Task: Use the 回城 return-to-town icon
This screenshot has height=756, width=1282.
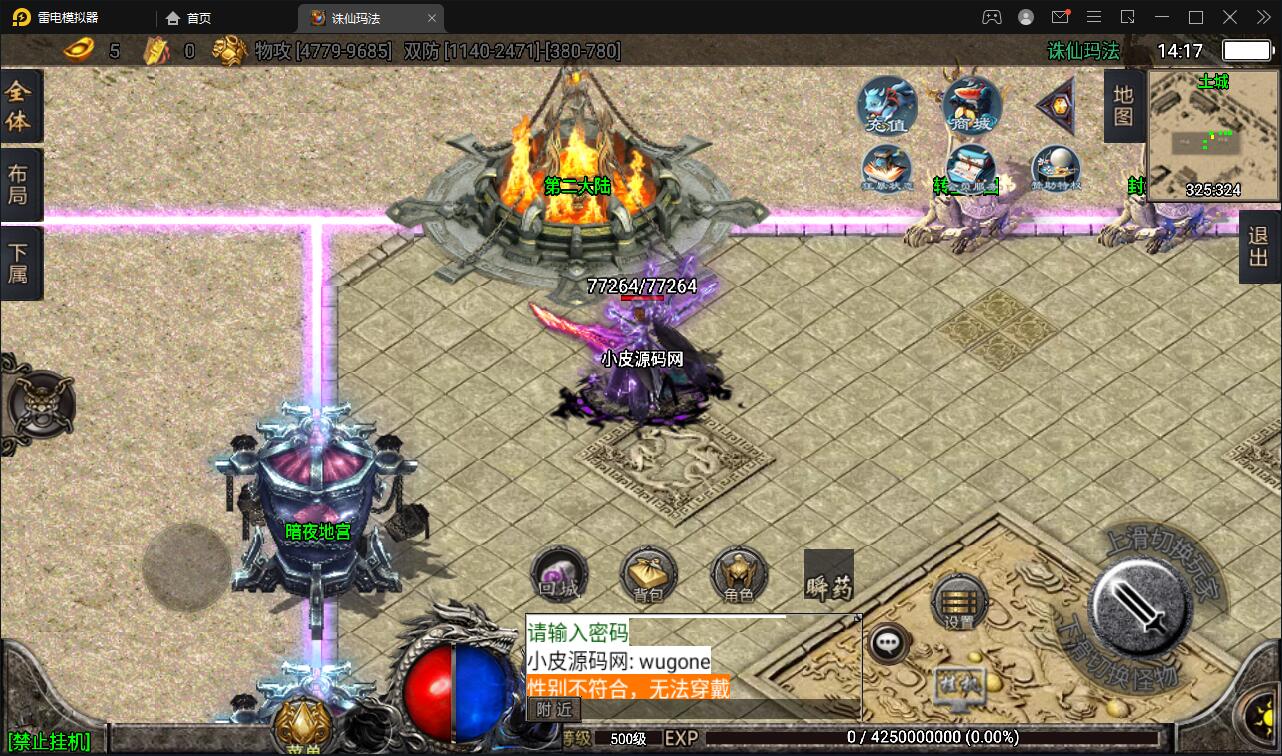Action: point(558,576)
